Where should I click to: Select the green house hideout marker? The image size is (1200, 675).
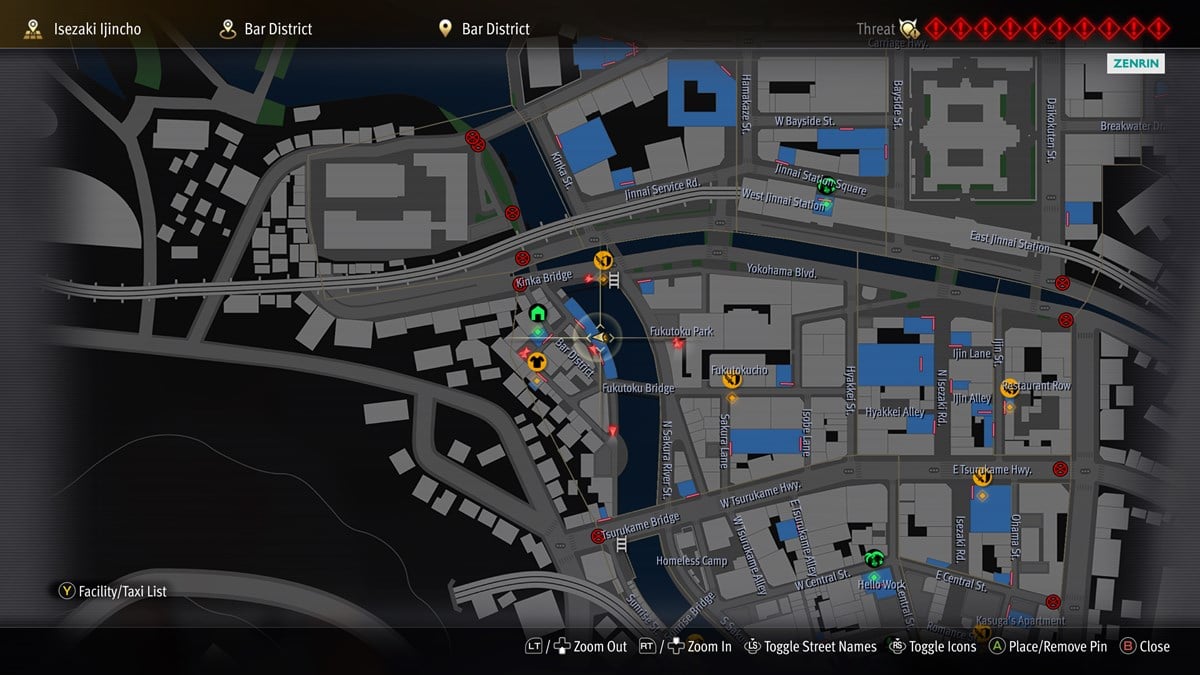[x=537, y=314]
